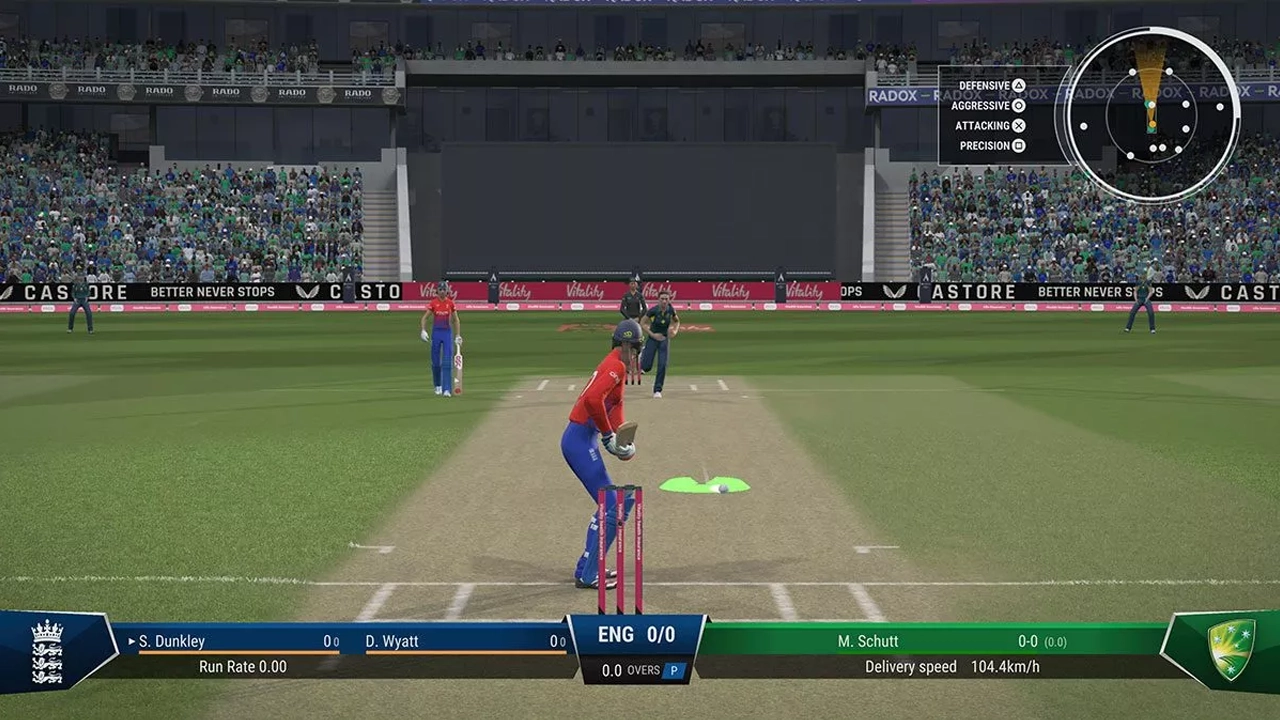Click the field placement radar

pyautogui.click(x=1151, y=114)
